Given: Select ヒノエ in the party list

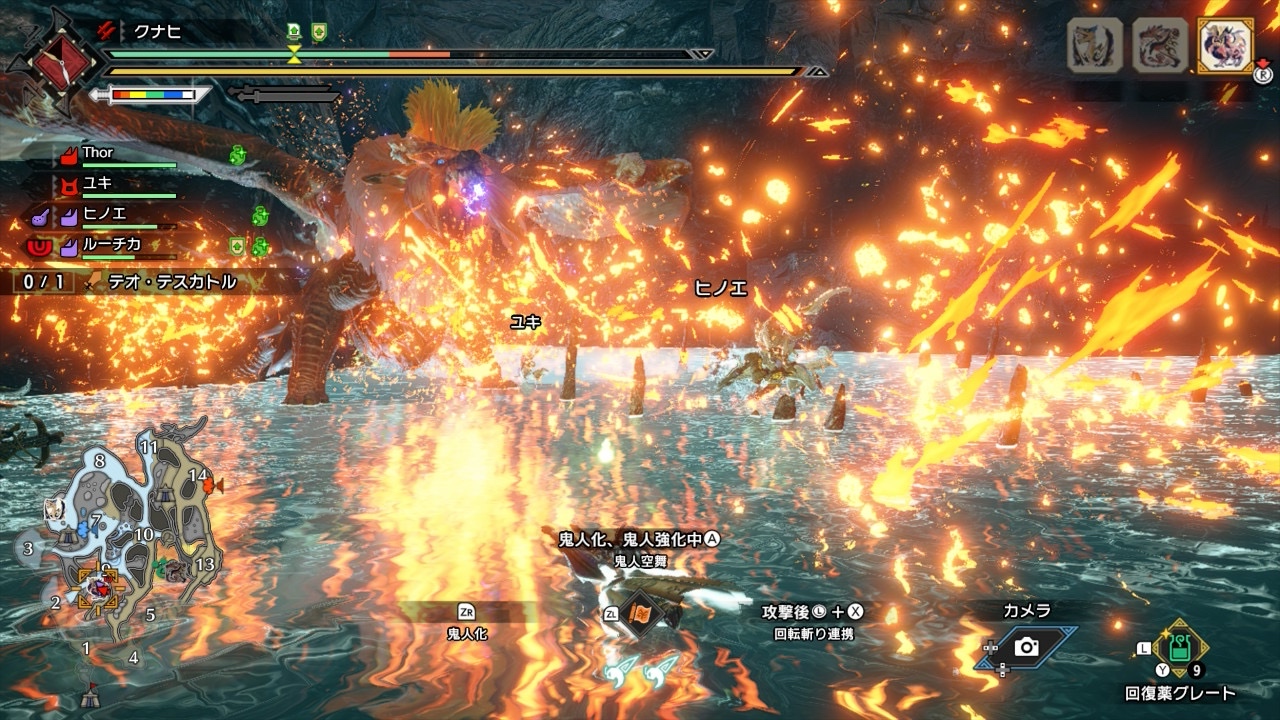Looking at the screenshot, I should [x=104, y=213].
